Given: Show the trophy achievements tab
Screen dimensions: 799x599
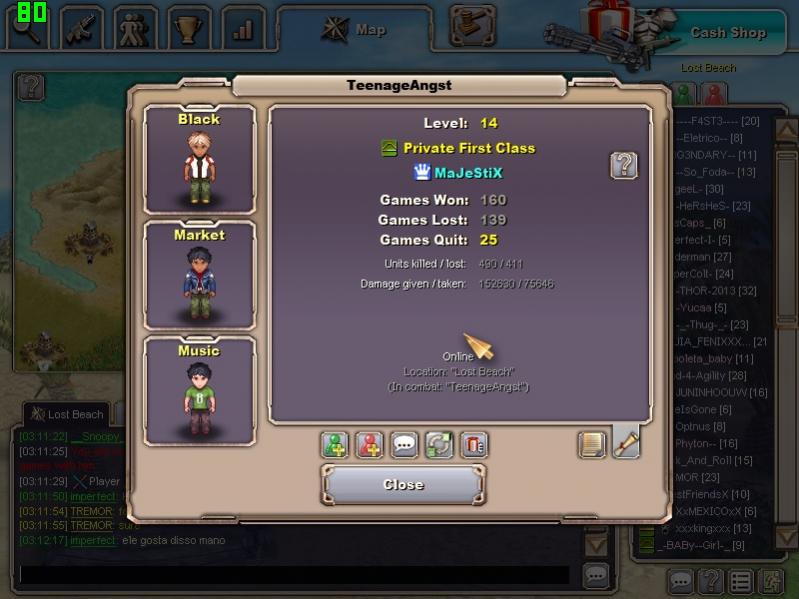Looking at the screenshot, I should pyautogui.click(x=189, y=28).
